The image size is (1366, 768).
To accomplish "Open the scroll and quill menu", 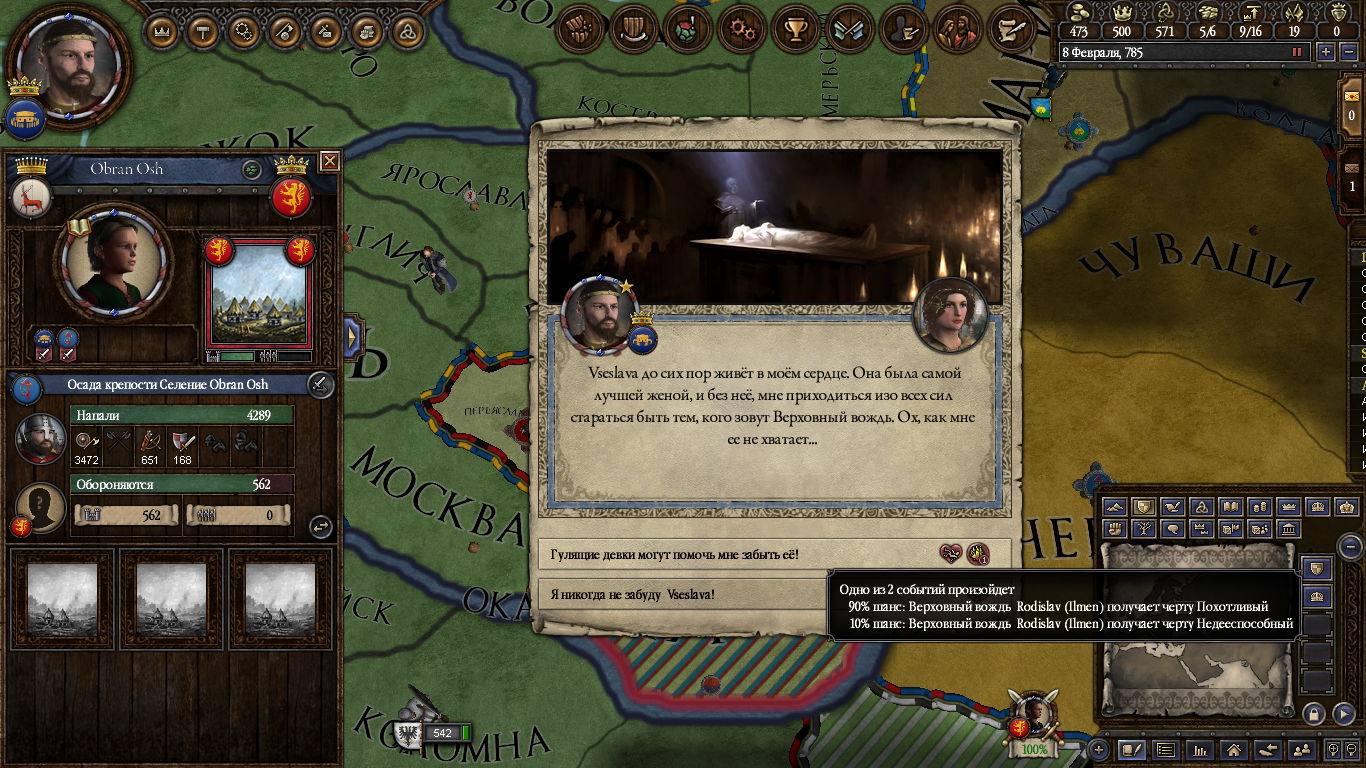I will (x=1012, y=30).
